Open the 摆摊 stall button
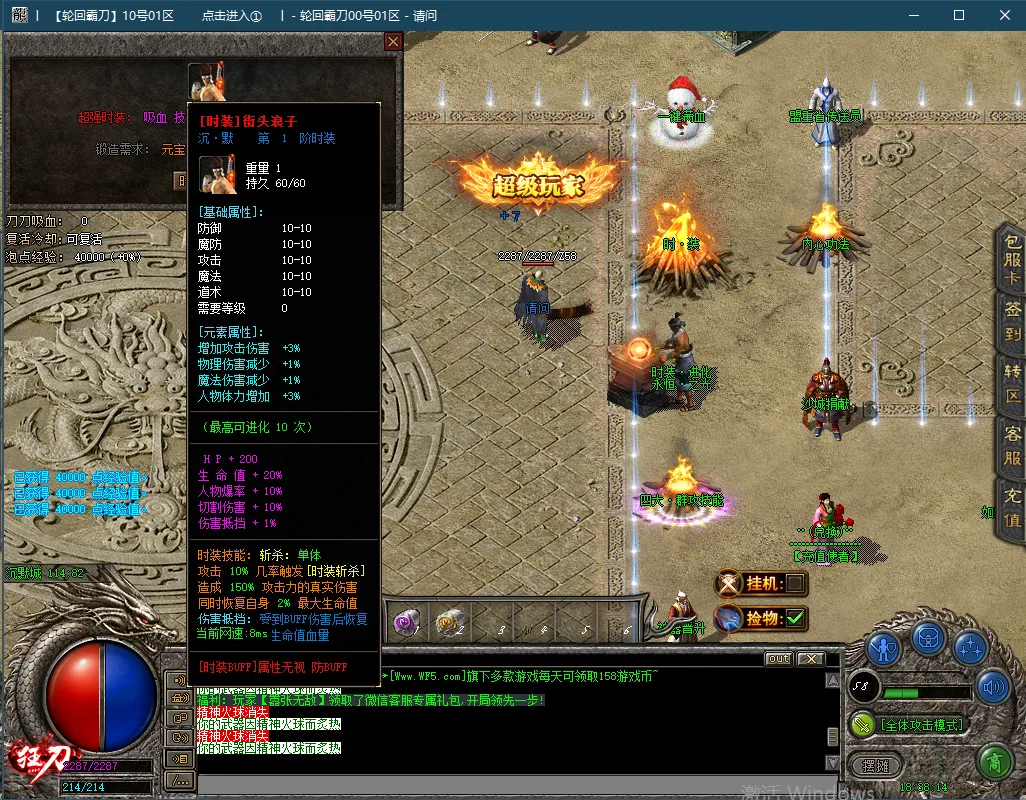The image size is (1026, 800). click(869, 765)
